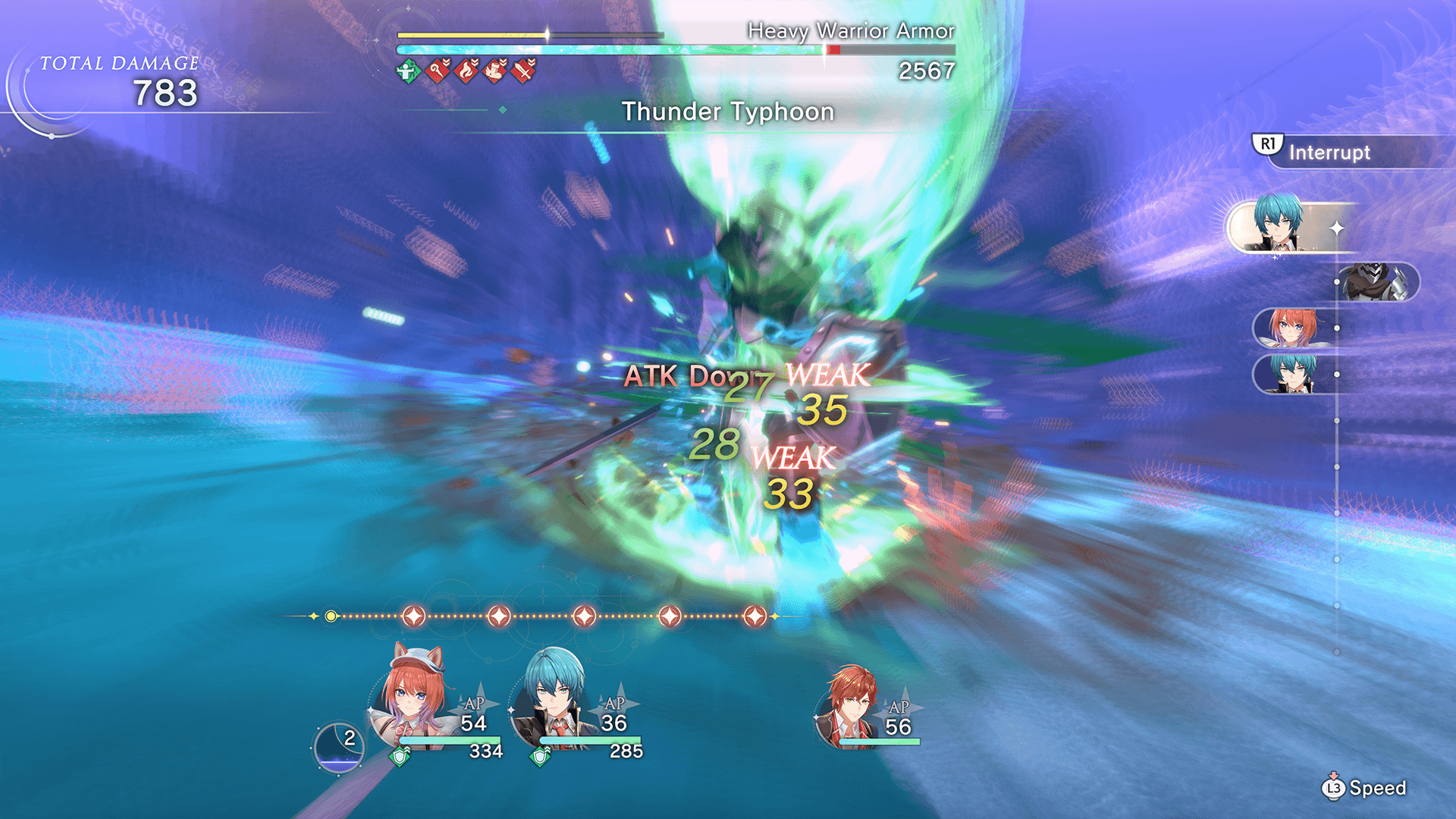Select the red-haired girl turn-order portrait
This screenshot has height=819, width=1456.
click(x=1292, y=328)
